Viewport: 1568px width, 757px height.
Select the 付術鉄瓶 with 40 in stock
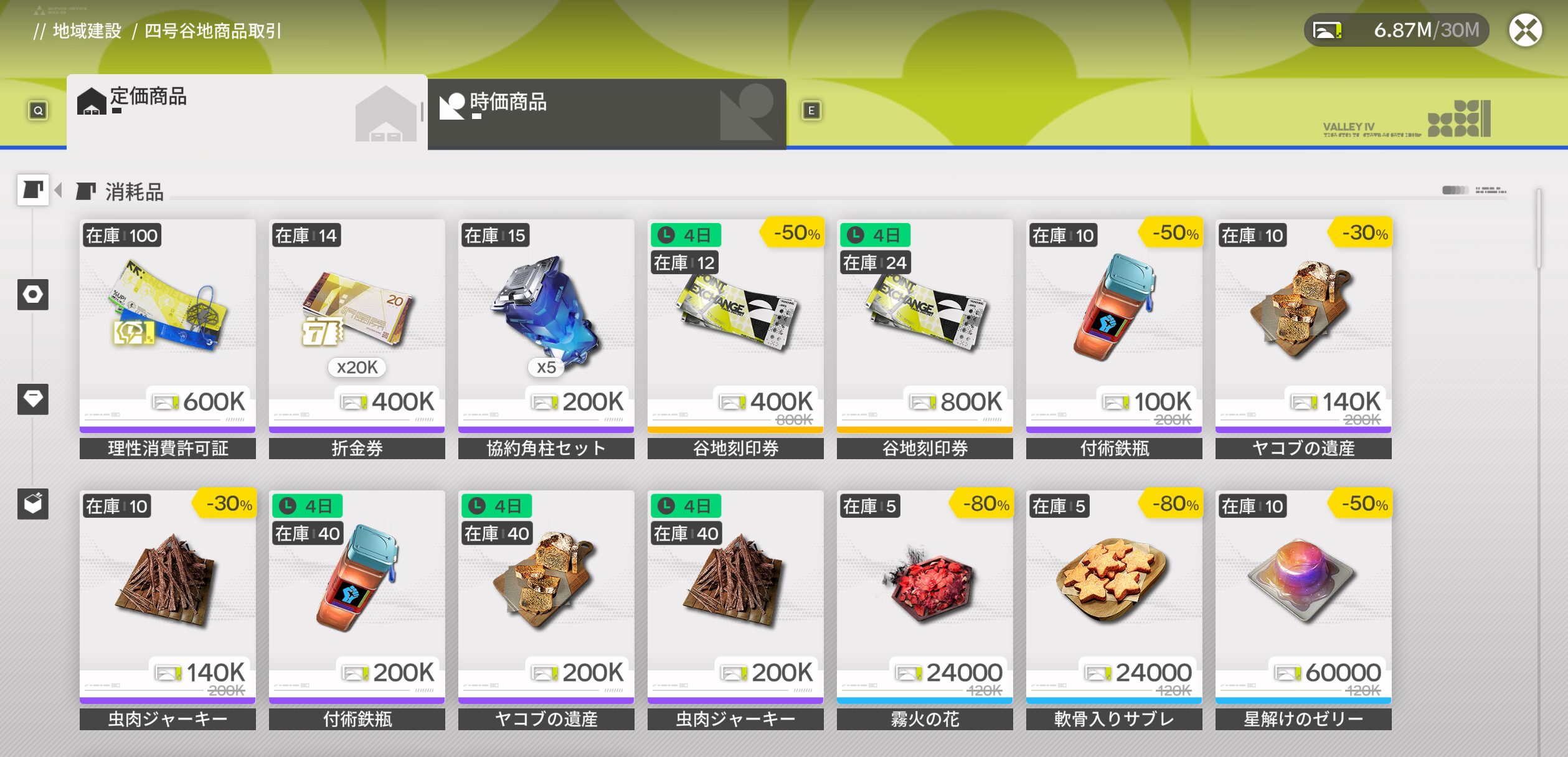[x=357, y=596]
